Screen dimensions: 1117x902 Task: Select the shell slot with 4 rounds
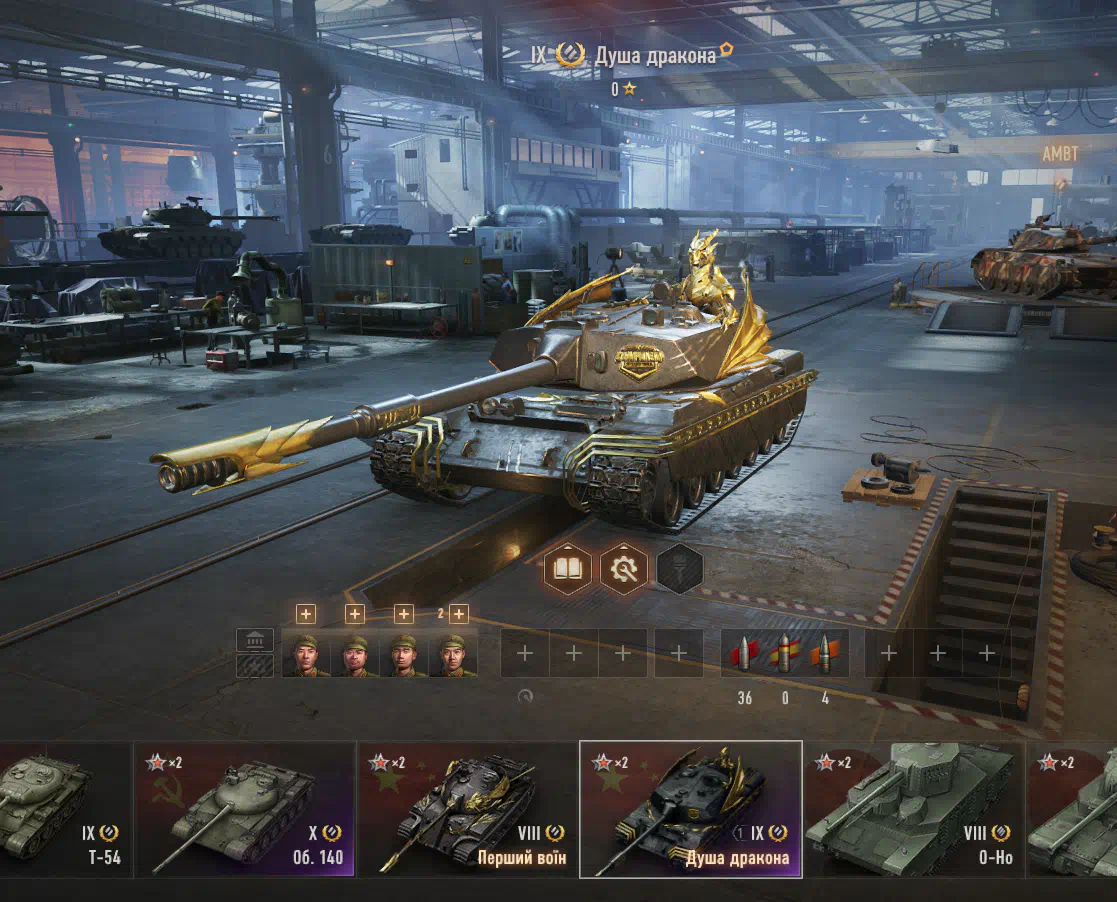coord(825,654)
